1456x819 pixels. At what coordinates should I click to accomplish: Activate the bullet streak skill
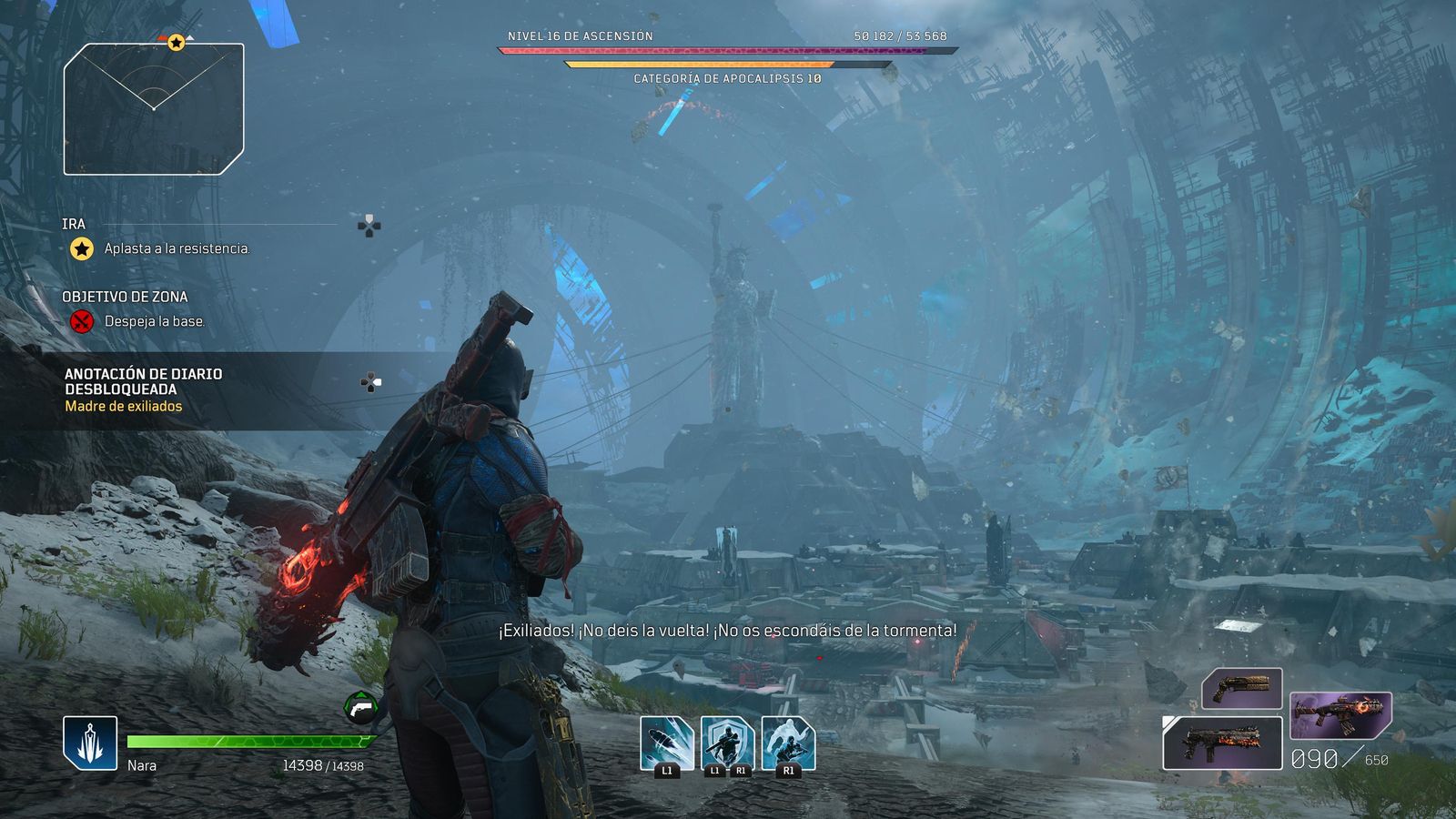click(666, 743)
